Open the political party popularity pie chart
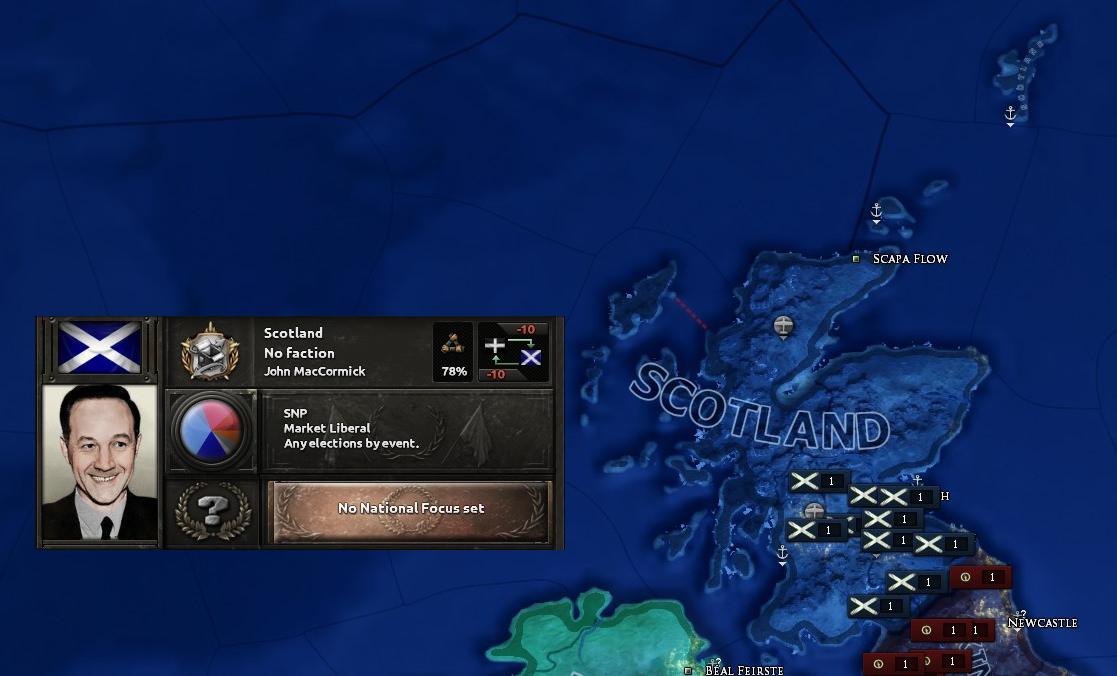The image size is (1117, 676). tap(211, 429)
